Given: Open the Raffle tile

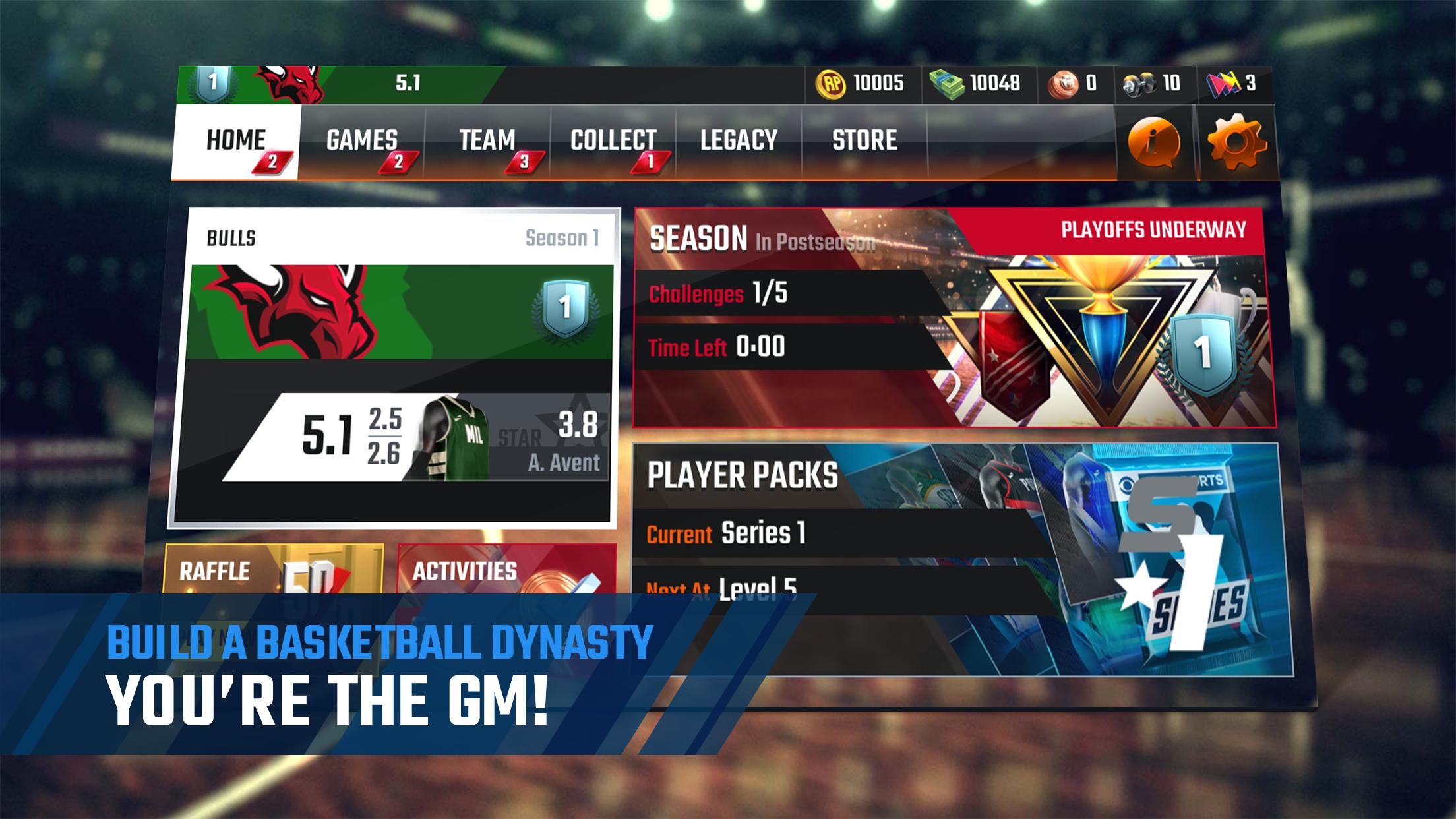Looking at the screenshot, I should 274,570.
